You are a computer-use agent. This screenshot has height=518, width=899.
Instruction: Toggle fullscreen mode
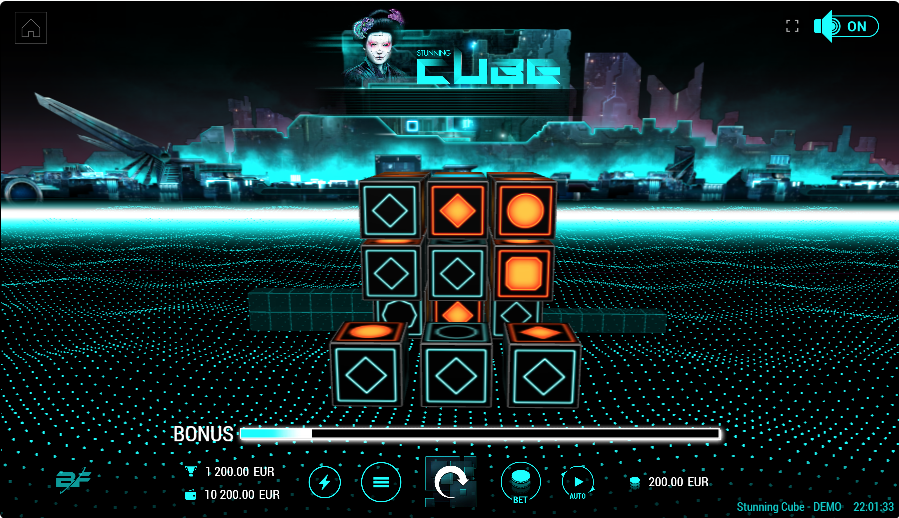[x=792, y=27]
